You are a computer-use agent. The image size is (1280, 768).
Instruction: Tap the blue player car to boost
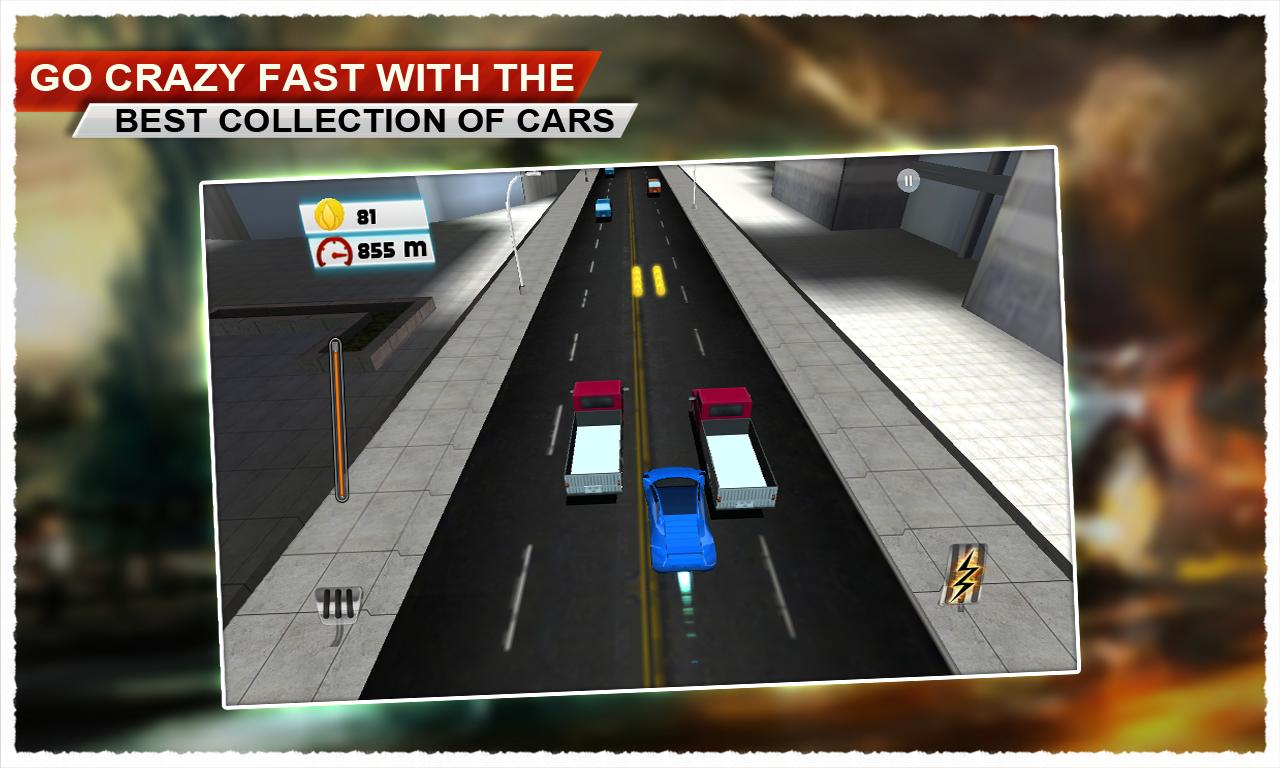tap(677, 520)
